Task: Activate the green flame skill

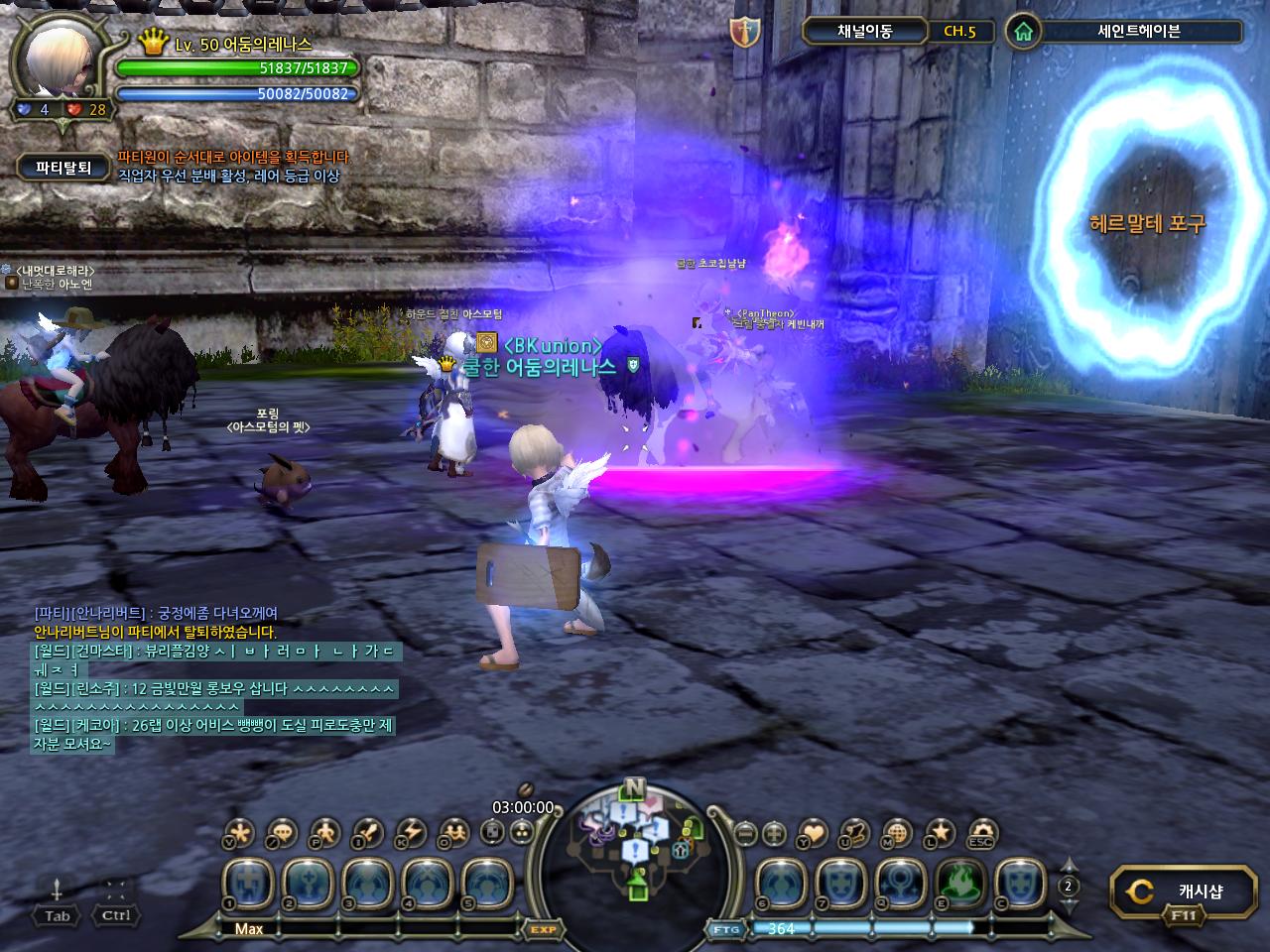Action: click(x=959, y=883)
